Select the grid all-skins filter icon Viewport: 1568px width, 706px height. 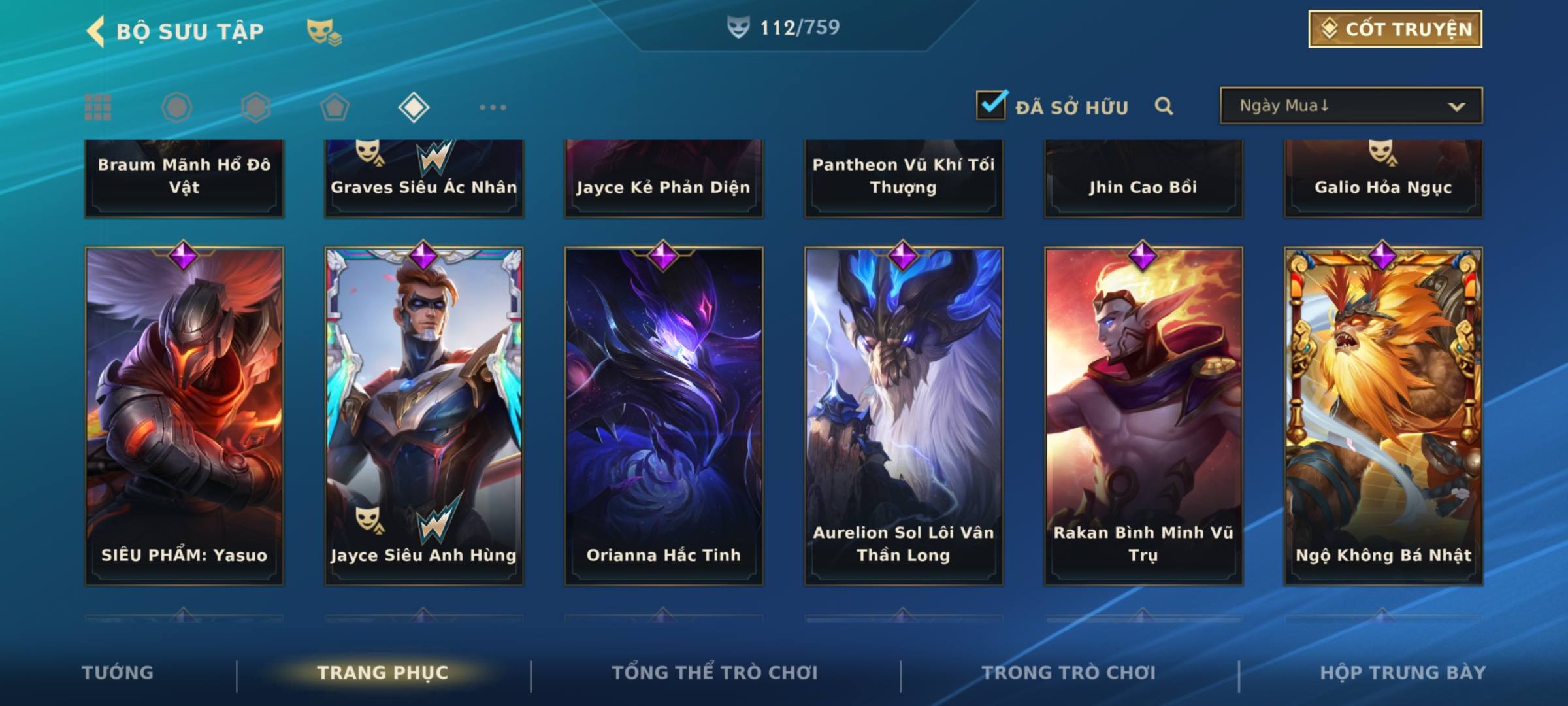coord(98,107)
